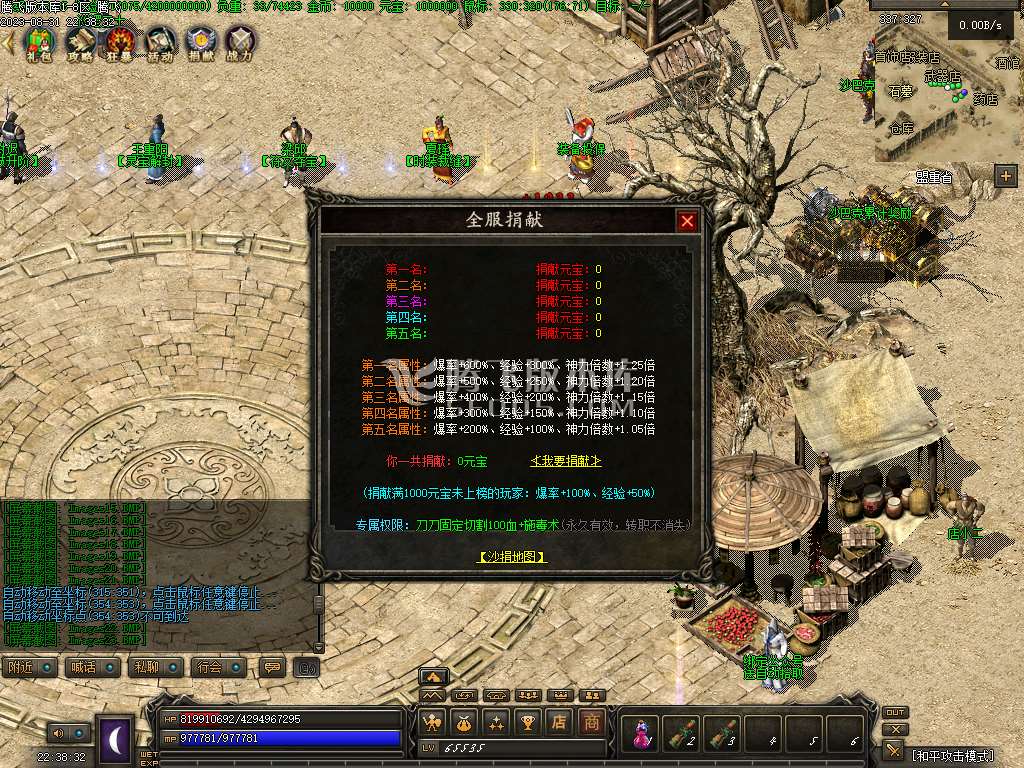The image size is (1024, 768).
Task: Close the 全服捐献 donation window
Action: pos(687,221)
